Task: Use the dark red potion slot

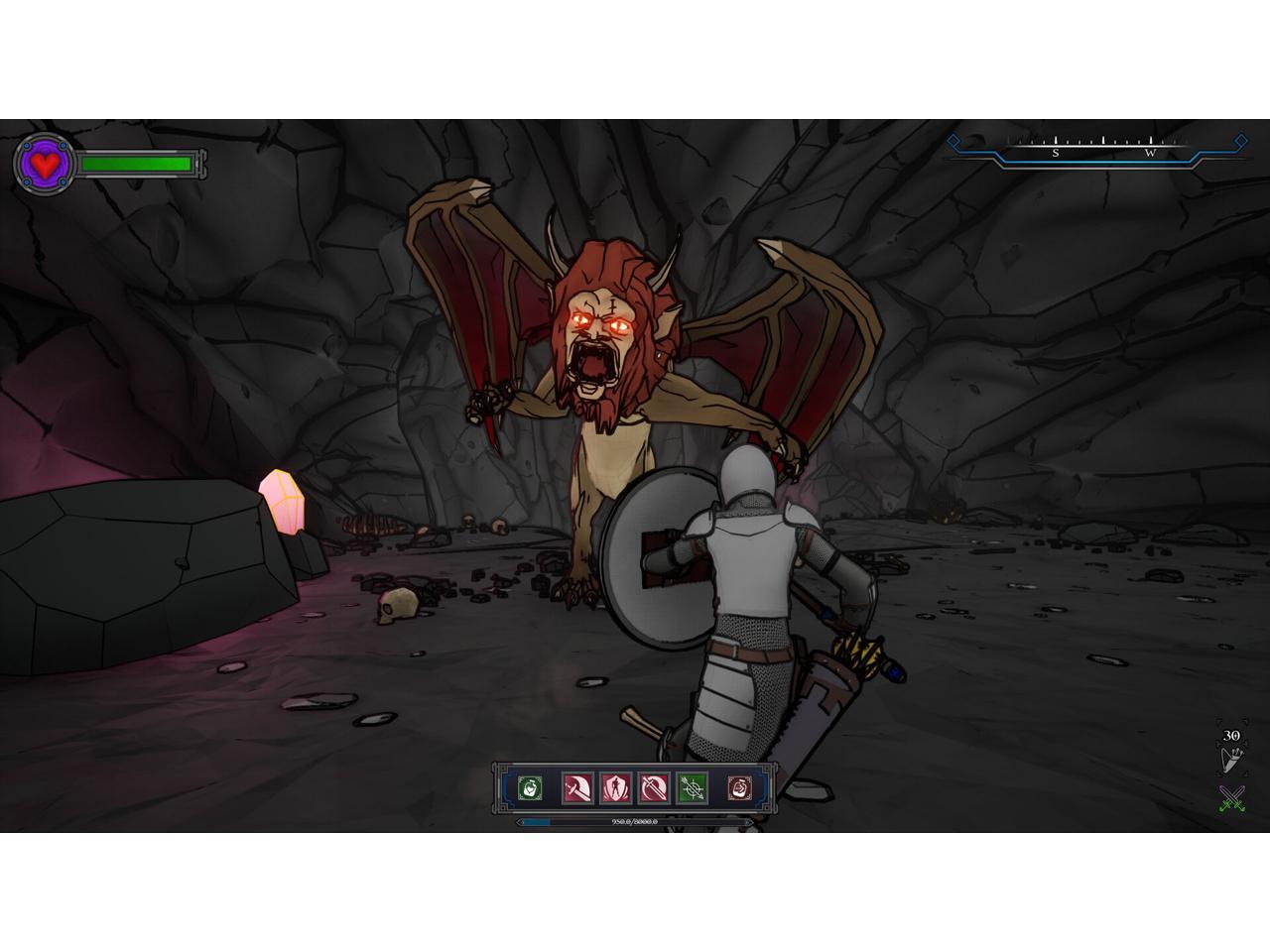Action: tap(739, 788)
